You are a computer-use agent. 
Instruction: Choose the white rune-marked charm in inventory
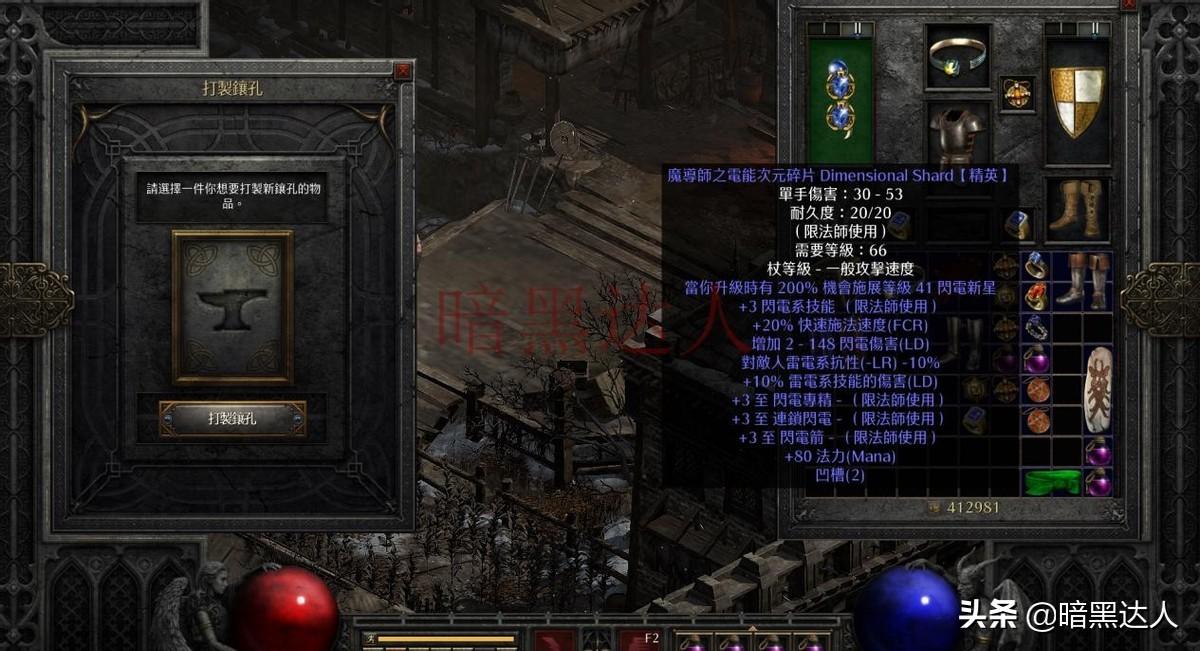tap(1097, 390)
